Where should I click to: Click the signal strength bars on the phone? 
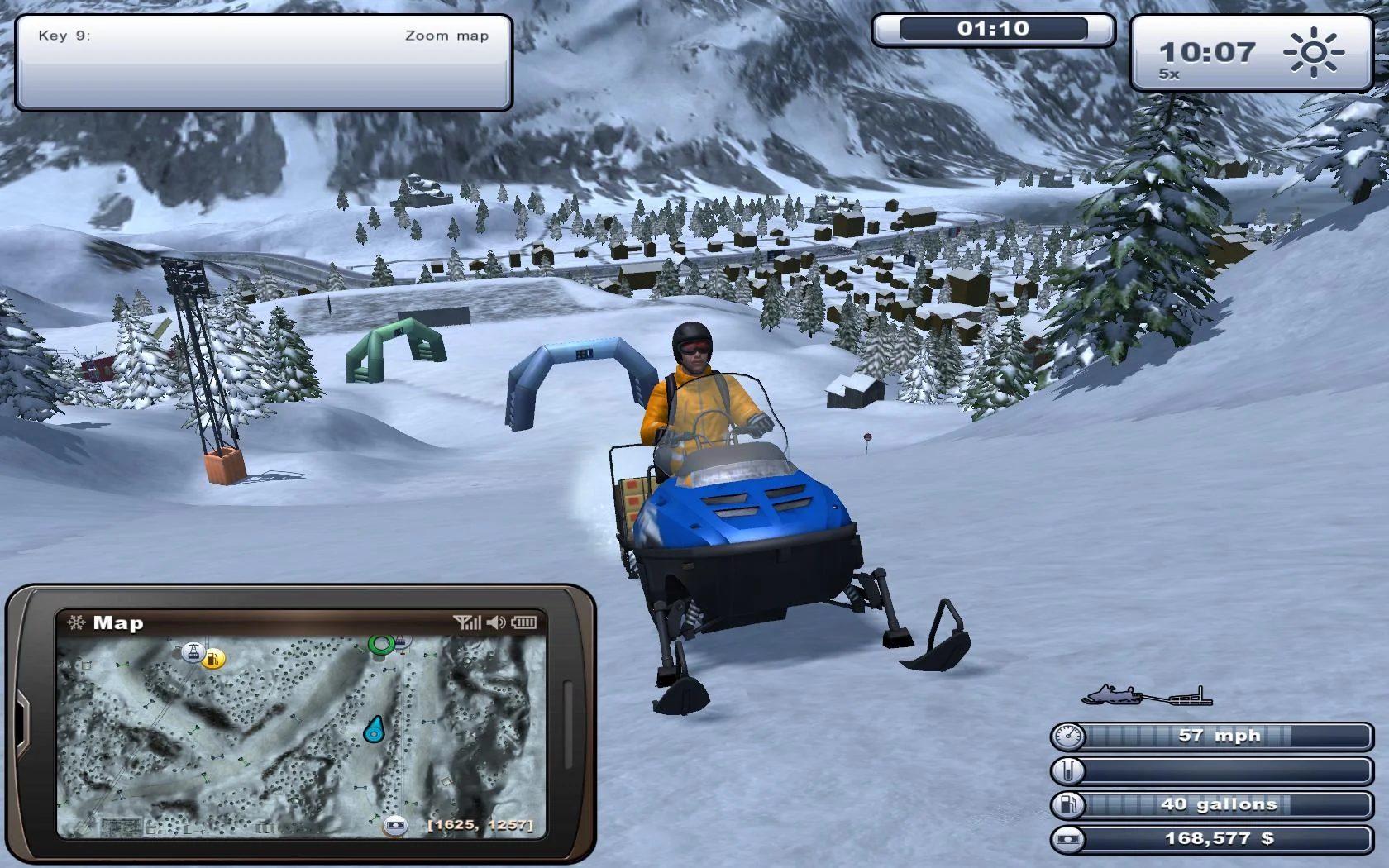[x=467, y=622]
